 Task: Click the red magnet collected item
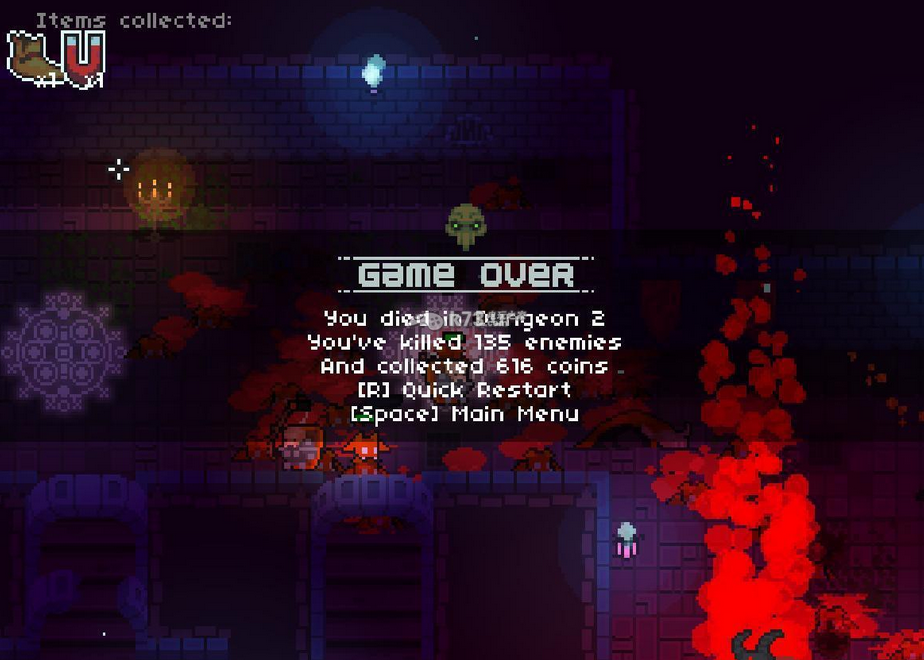click(84, 57)
